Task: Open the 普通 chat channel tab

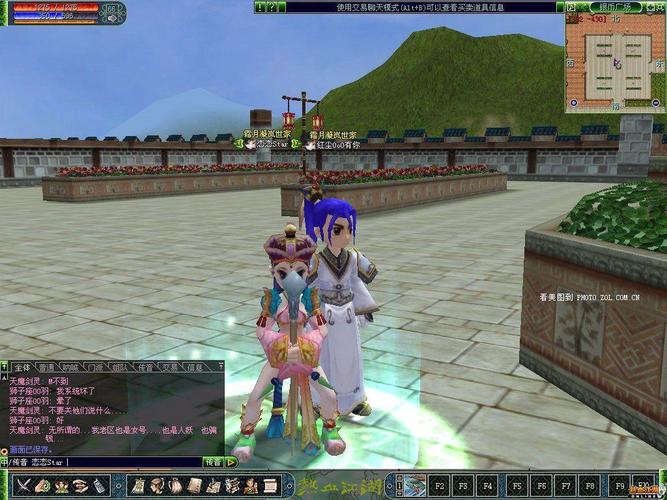Action: (47, 367)
